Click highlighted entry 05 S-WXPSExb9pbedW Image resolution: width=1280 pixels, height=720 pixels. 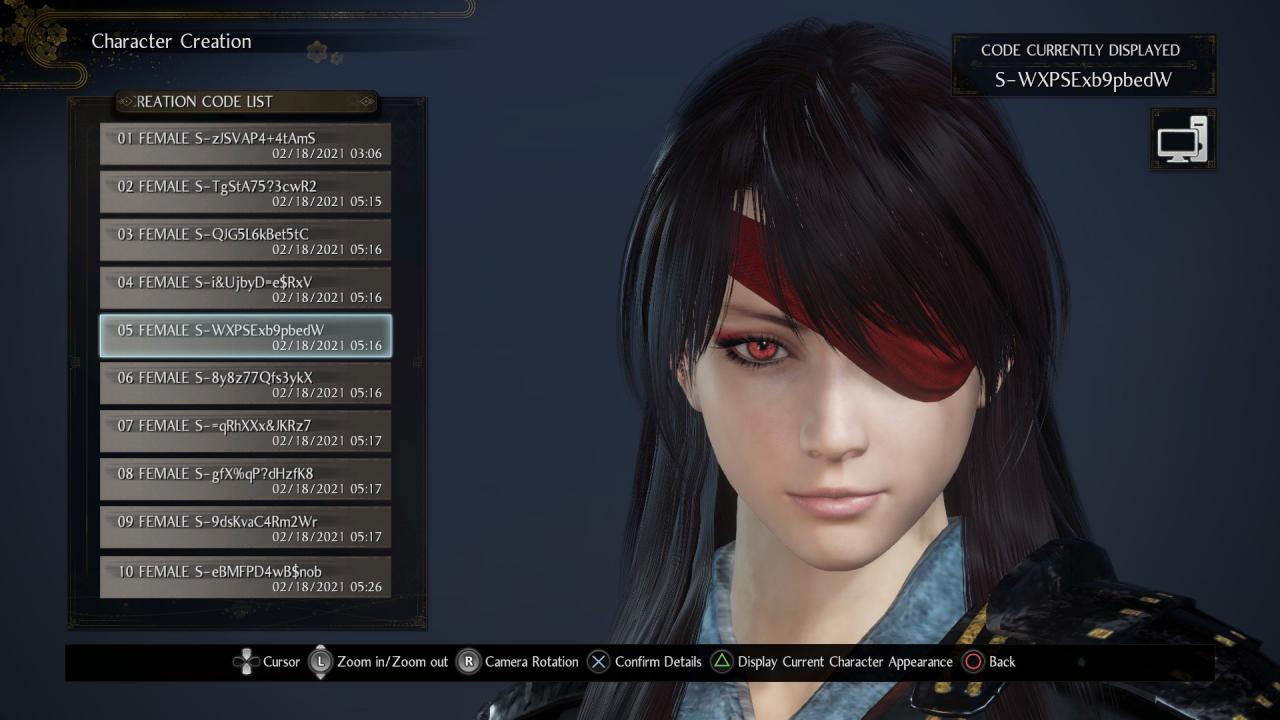[x=245, y=336]
